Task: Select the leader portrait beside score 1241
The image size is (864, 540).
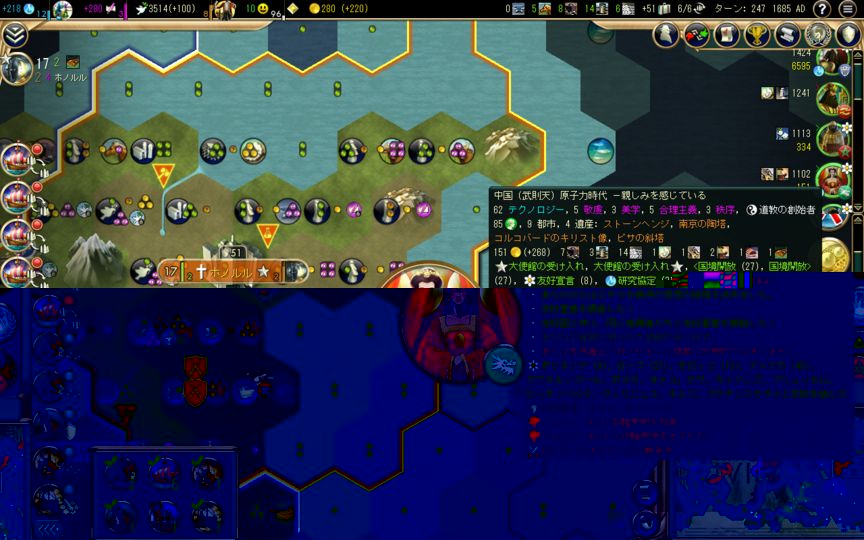Action: coord(832,96)
